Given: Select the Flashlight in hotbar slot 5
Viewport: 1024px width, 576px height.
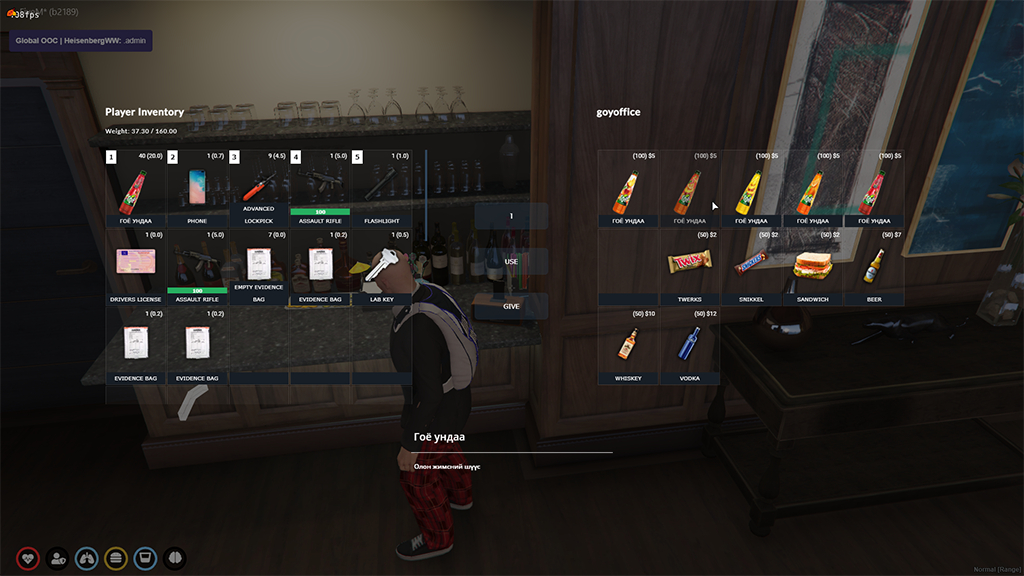Looking at the screenshot, I should coord(381,188).
